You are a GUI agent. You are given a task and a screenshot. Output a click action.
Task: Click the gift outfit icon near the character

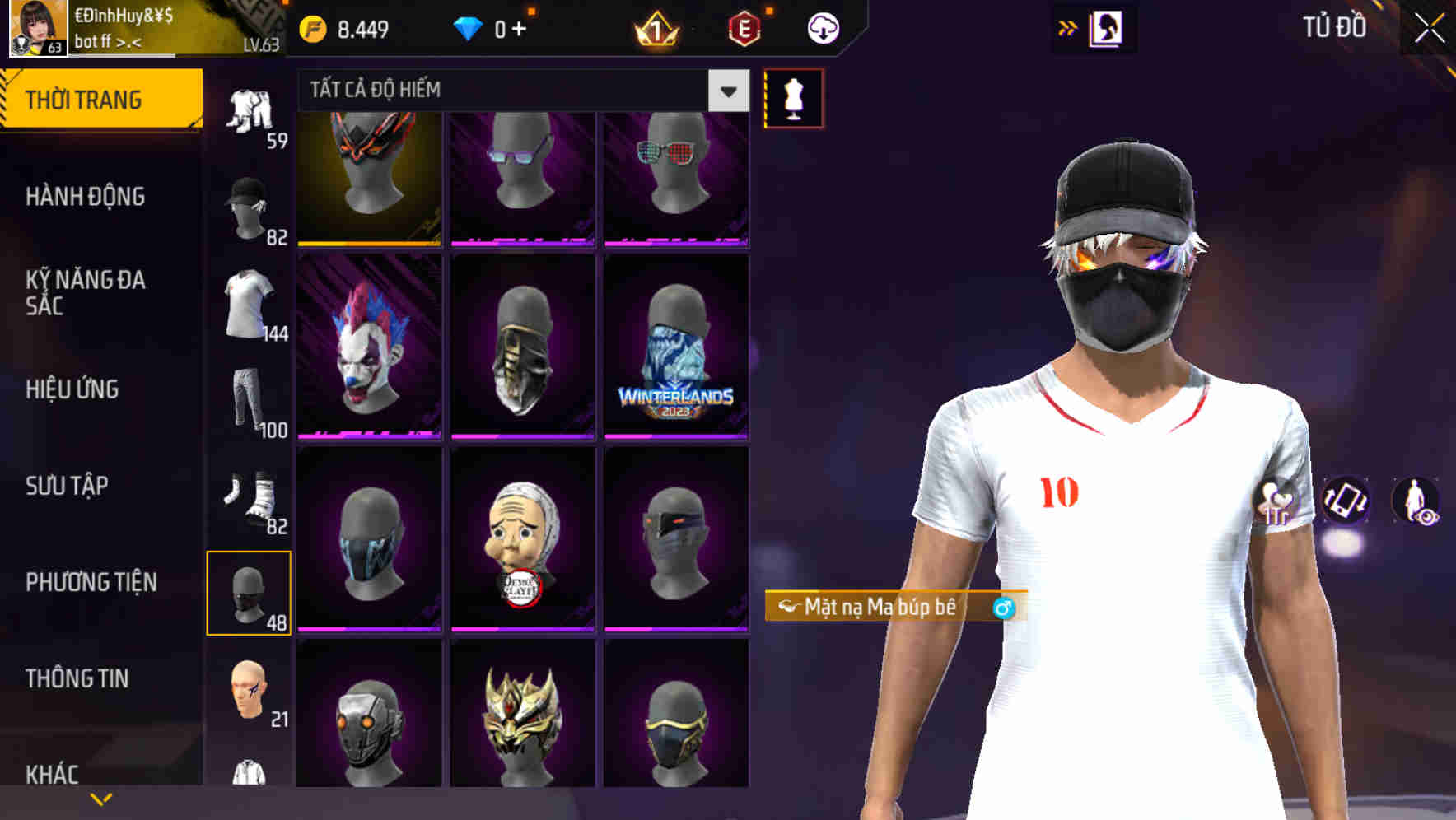pyautogui.click(x=1276, y=502)
